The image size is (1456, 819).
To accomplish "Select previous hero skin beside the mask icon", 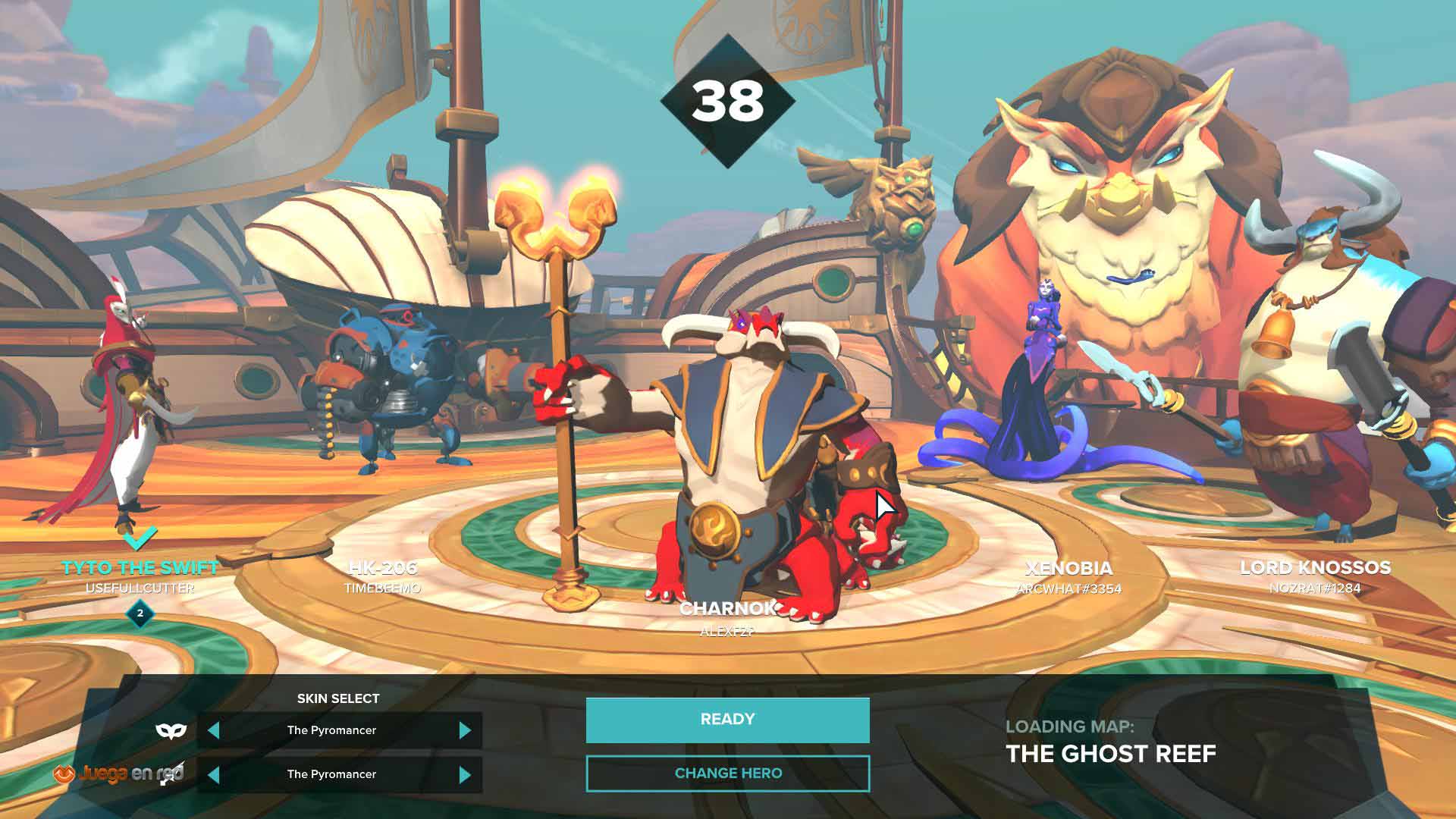I will [214, 730].
